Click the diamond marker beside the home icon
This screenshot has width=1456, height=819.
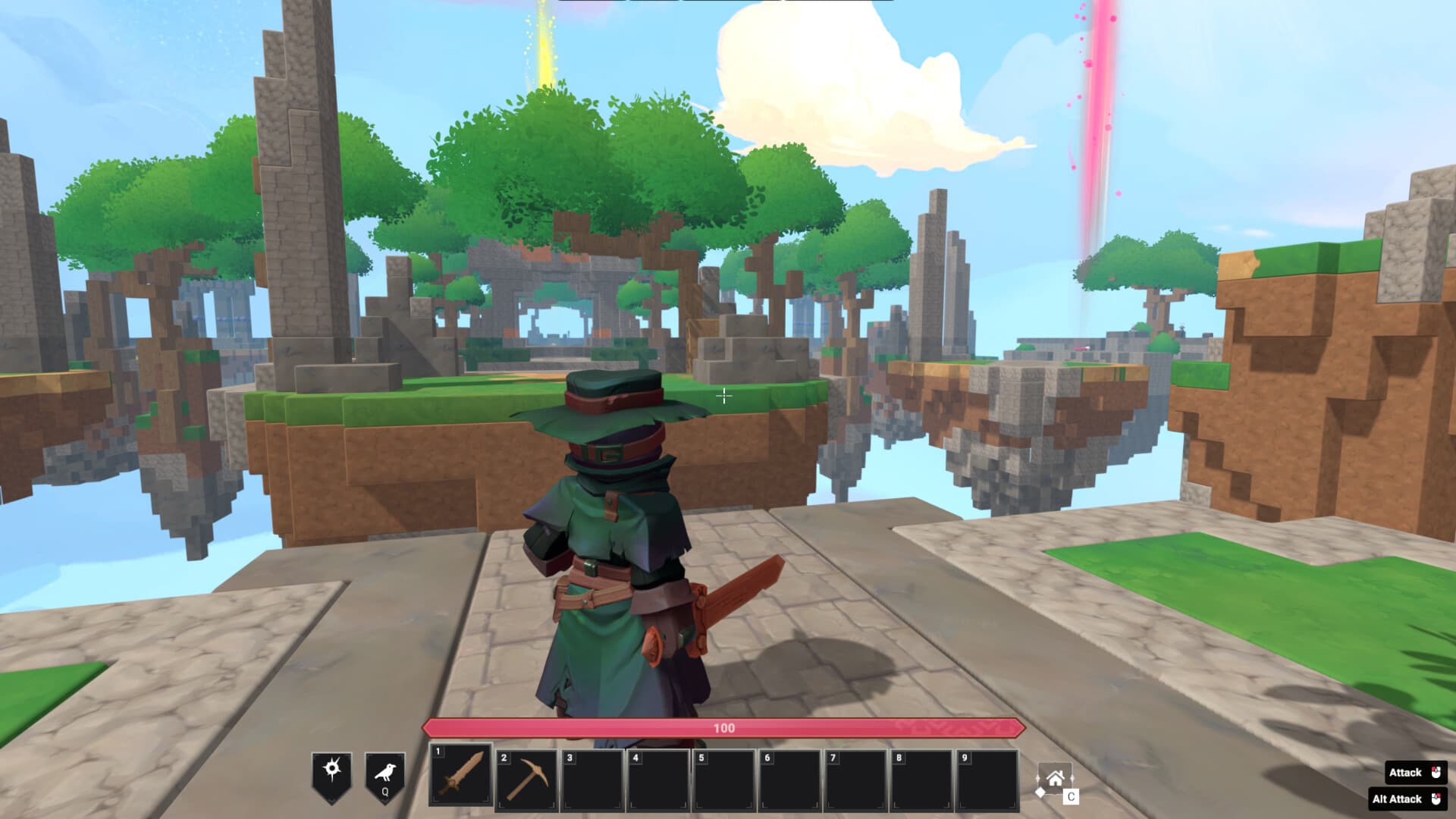click(x=1040, y=792)
